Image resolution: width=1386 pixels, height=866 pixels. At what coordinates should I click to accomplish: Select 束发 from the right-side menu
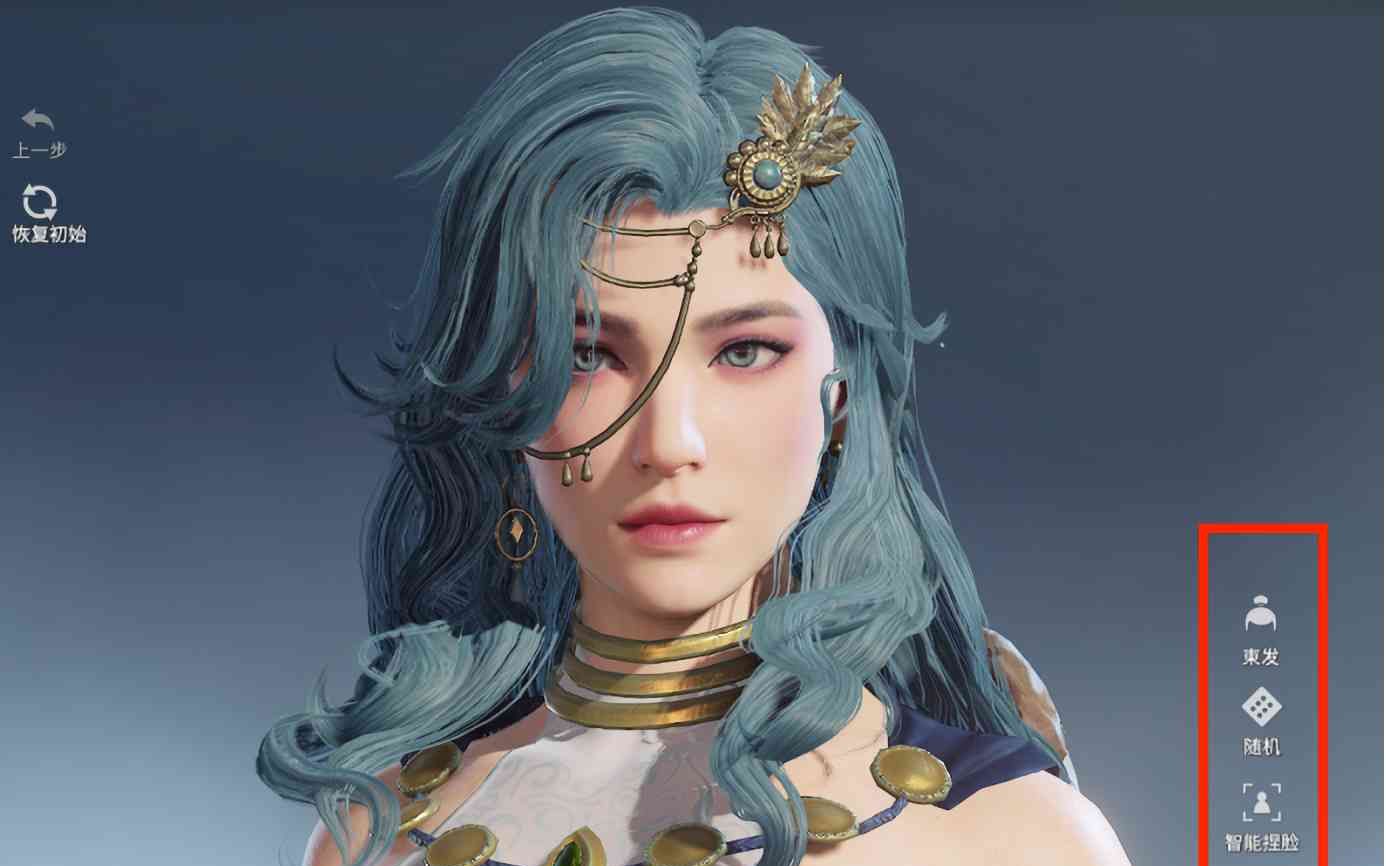pos(1263,630)
